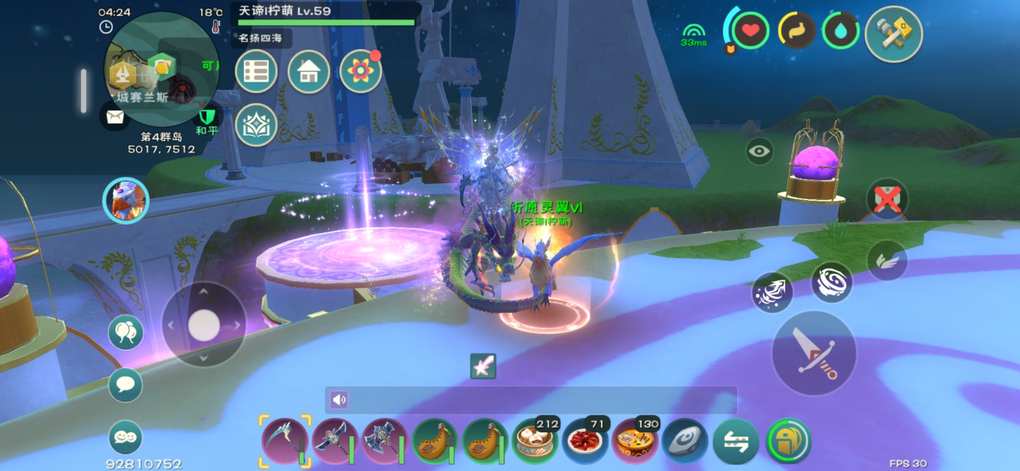Select the pet portrait avatar
Viewport: 1020px width, 471px height.
pos(126,200)
